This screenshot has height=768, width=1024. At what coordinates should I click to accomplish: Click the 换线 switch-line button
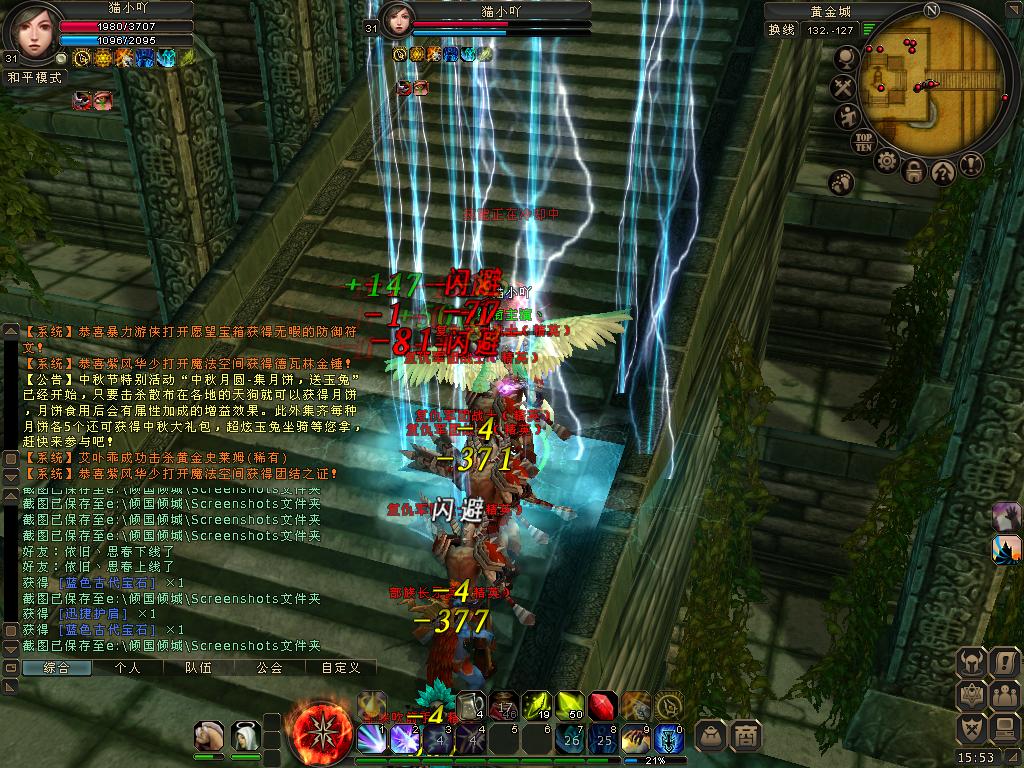coord(782,30)
